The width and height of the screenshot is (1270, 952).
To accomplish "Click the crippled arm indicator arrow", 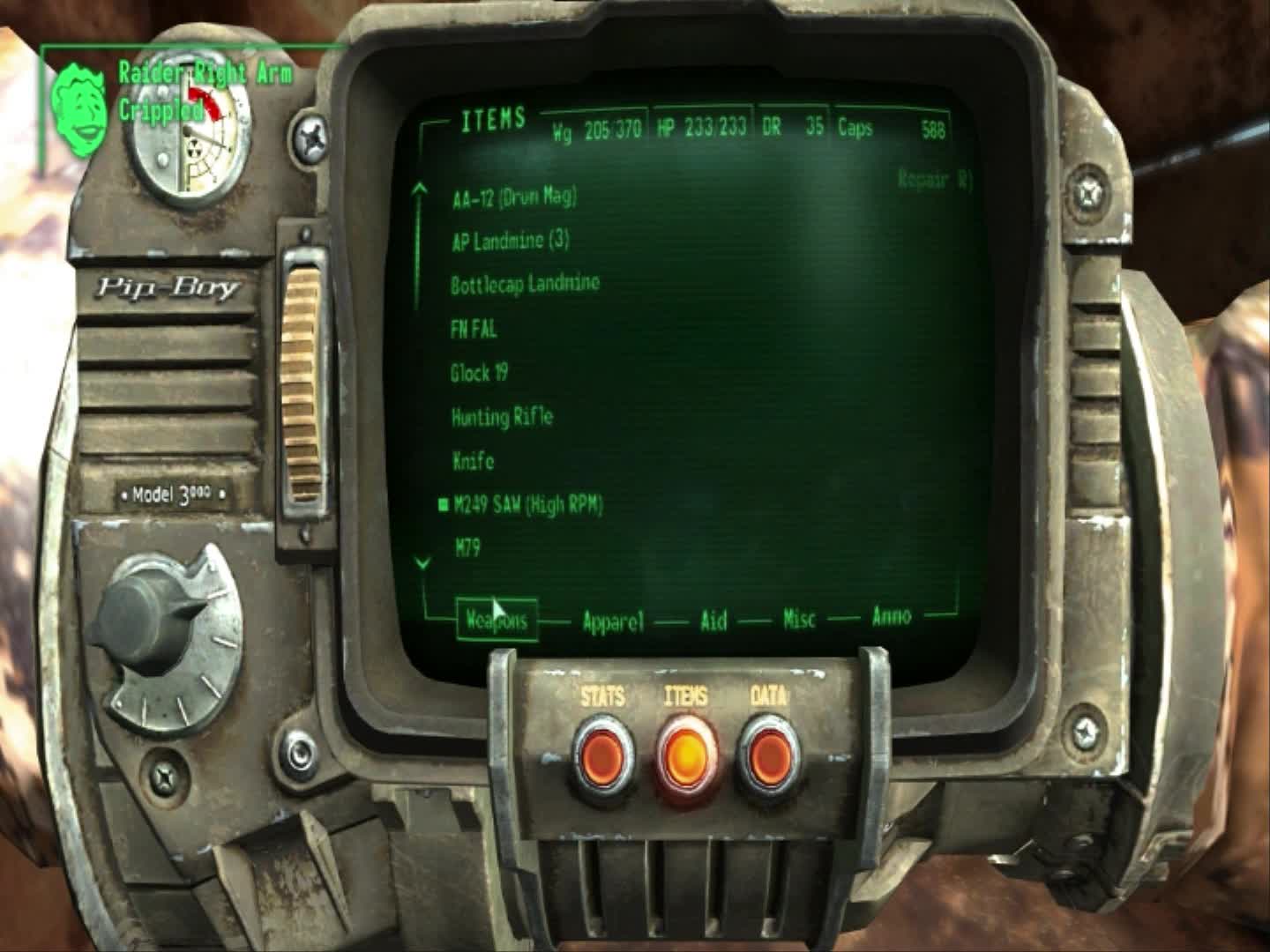I will pos(205,100).
